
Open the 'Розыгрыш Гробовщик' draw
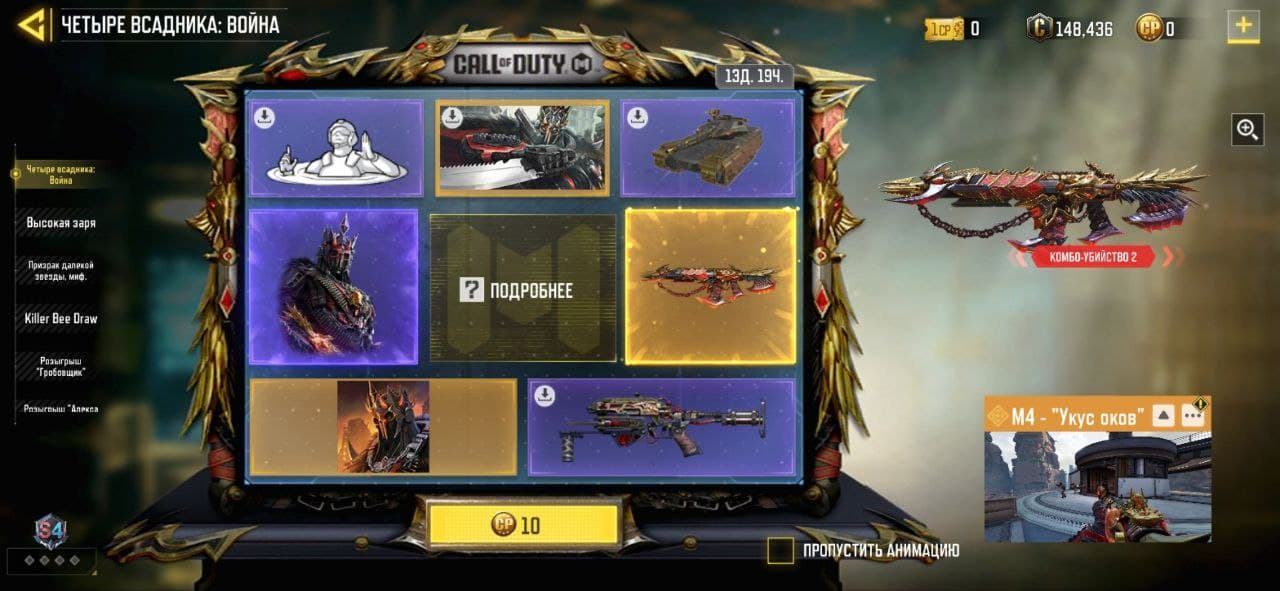pyautogui.click(x=61, y=366)
